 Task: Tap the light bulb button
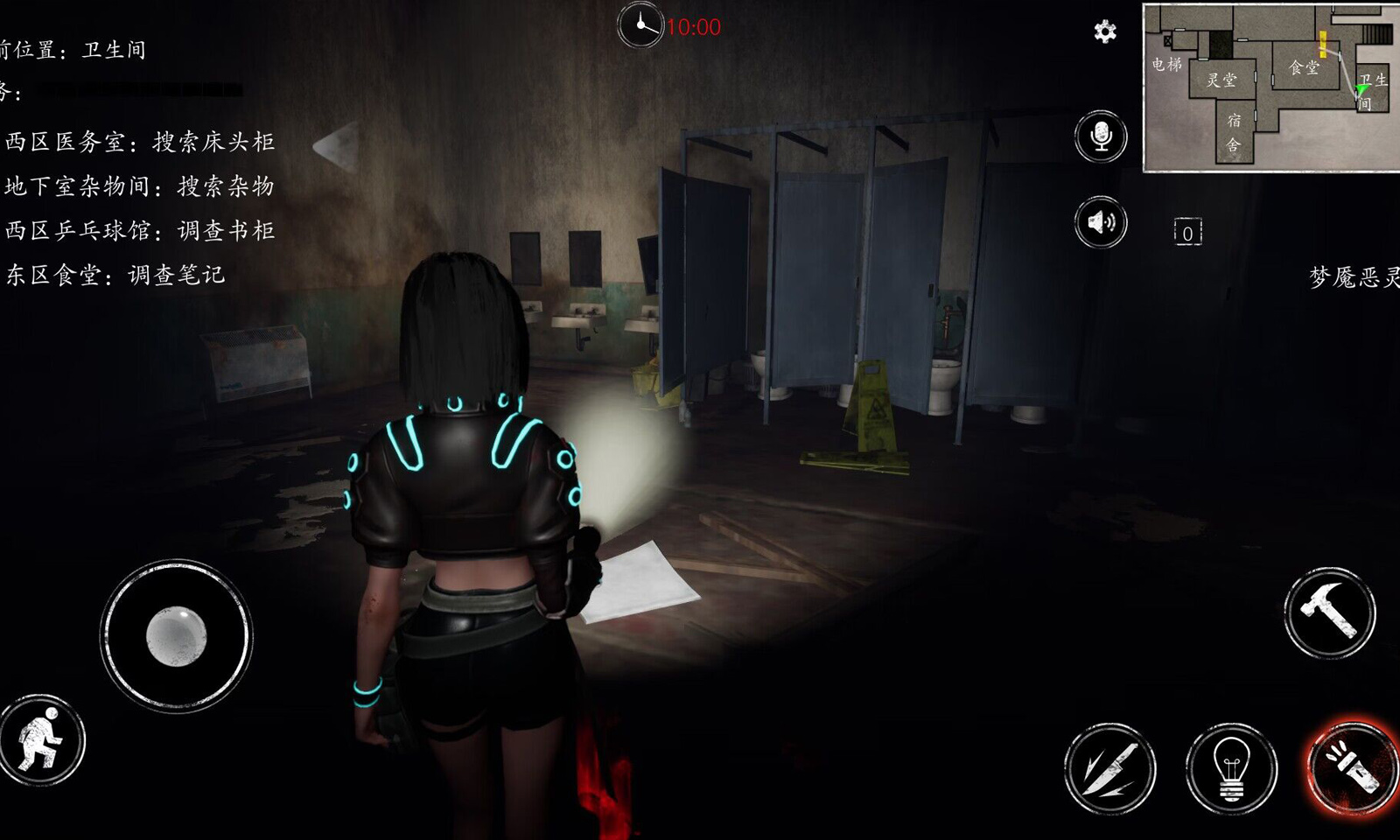[x=1231, y=768]
